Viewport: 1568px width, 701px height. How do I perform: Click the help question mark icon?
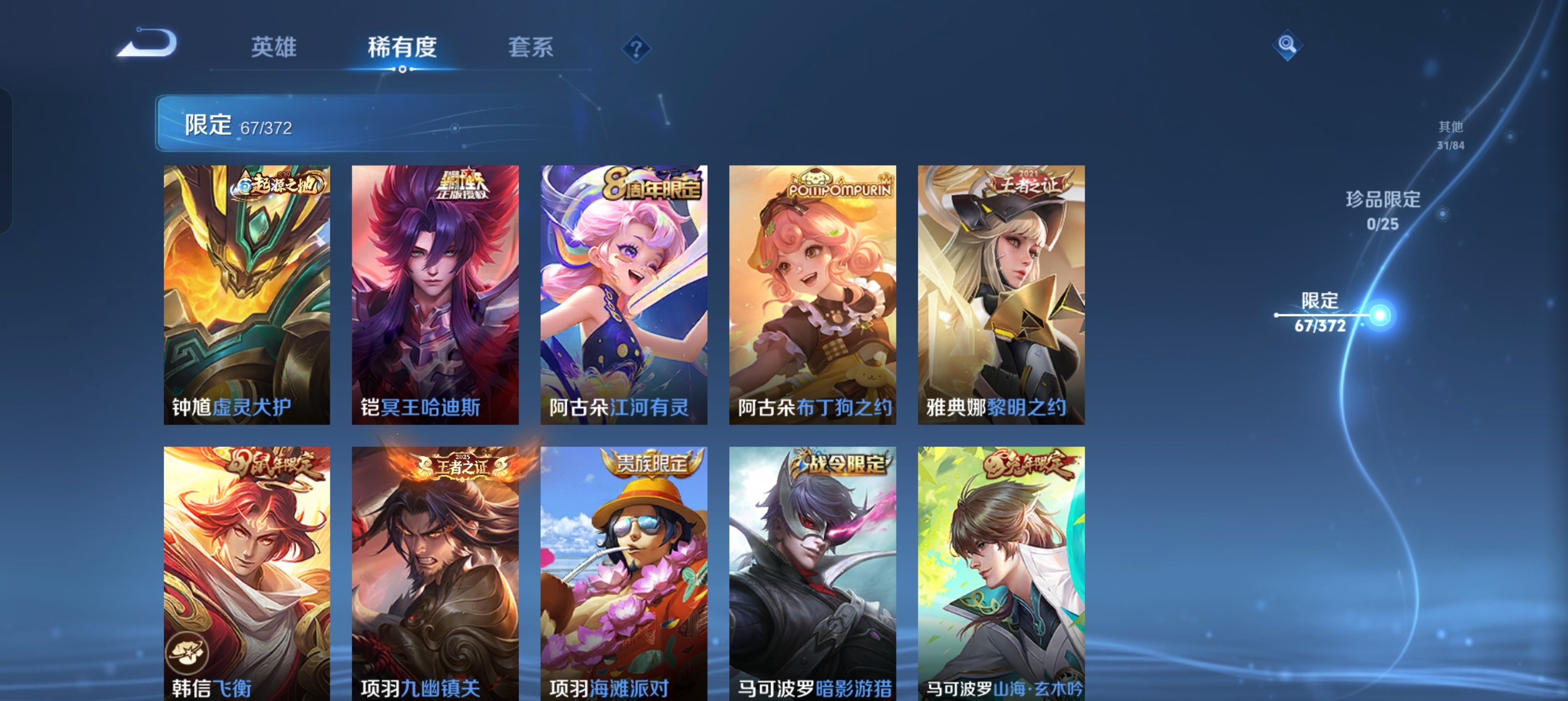pos(634,49)
